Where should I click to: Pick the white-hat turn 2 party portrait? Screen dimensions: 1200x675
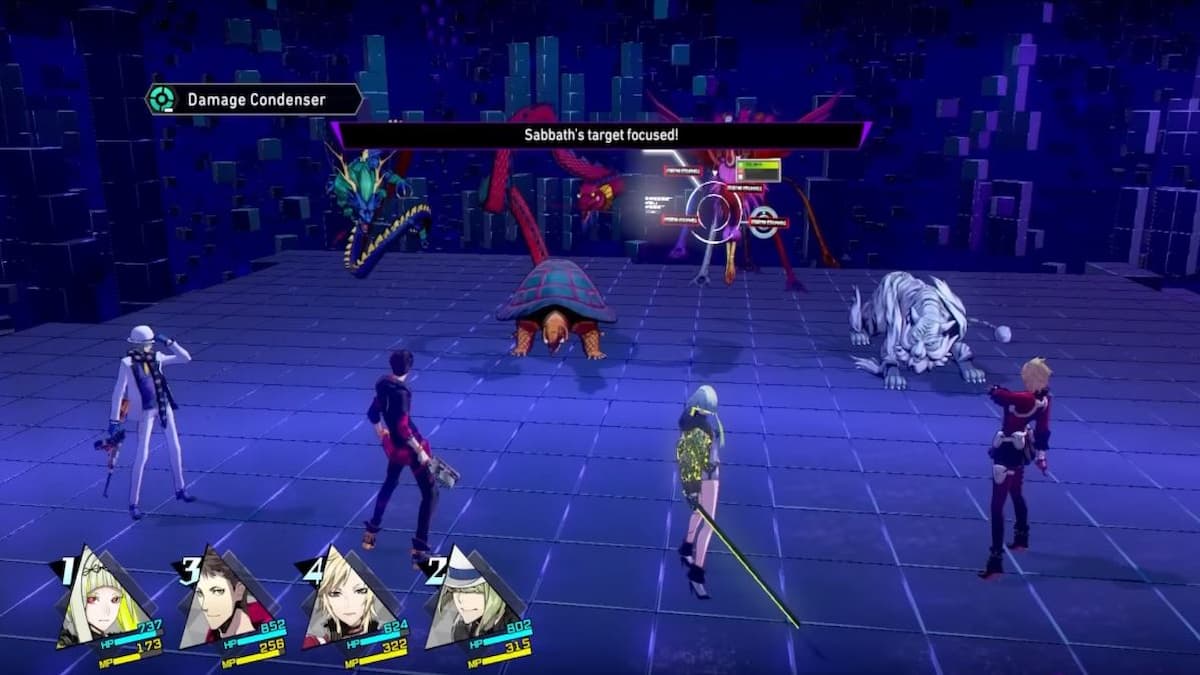click(x=467, y=600)
